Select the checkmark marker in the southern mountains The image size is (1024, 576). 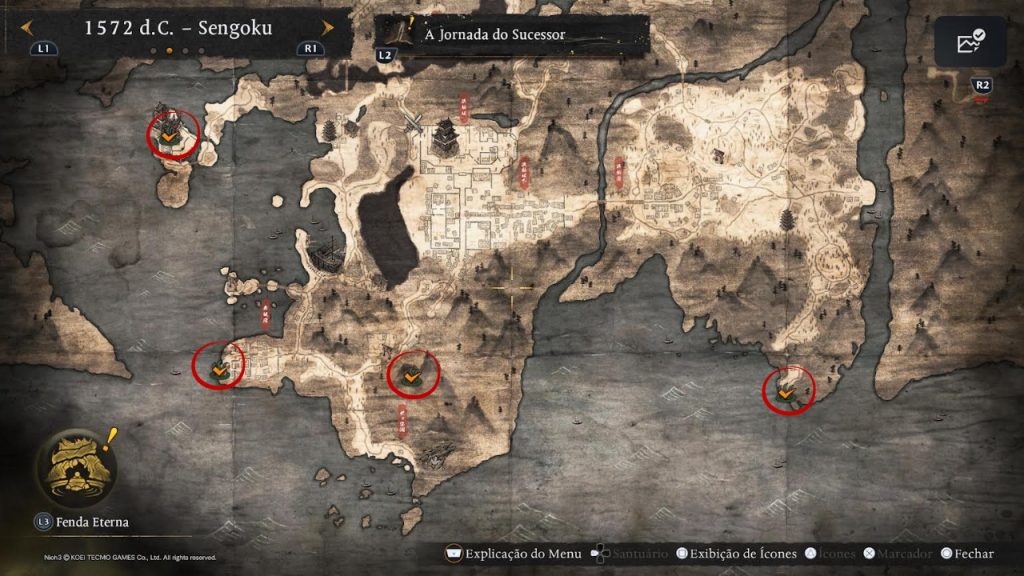coord(411,375)
